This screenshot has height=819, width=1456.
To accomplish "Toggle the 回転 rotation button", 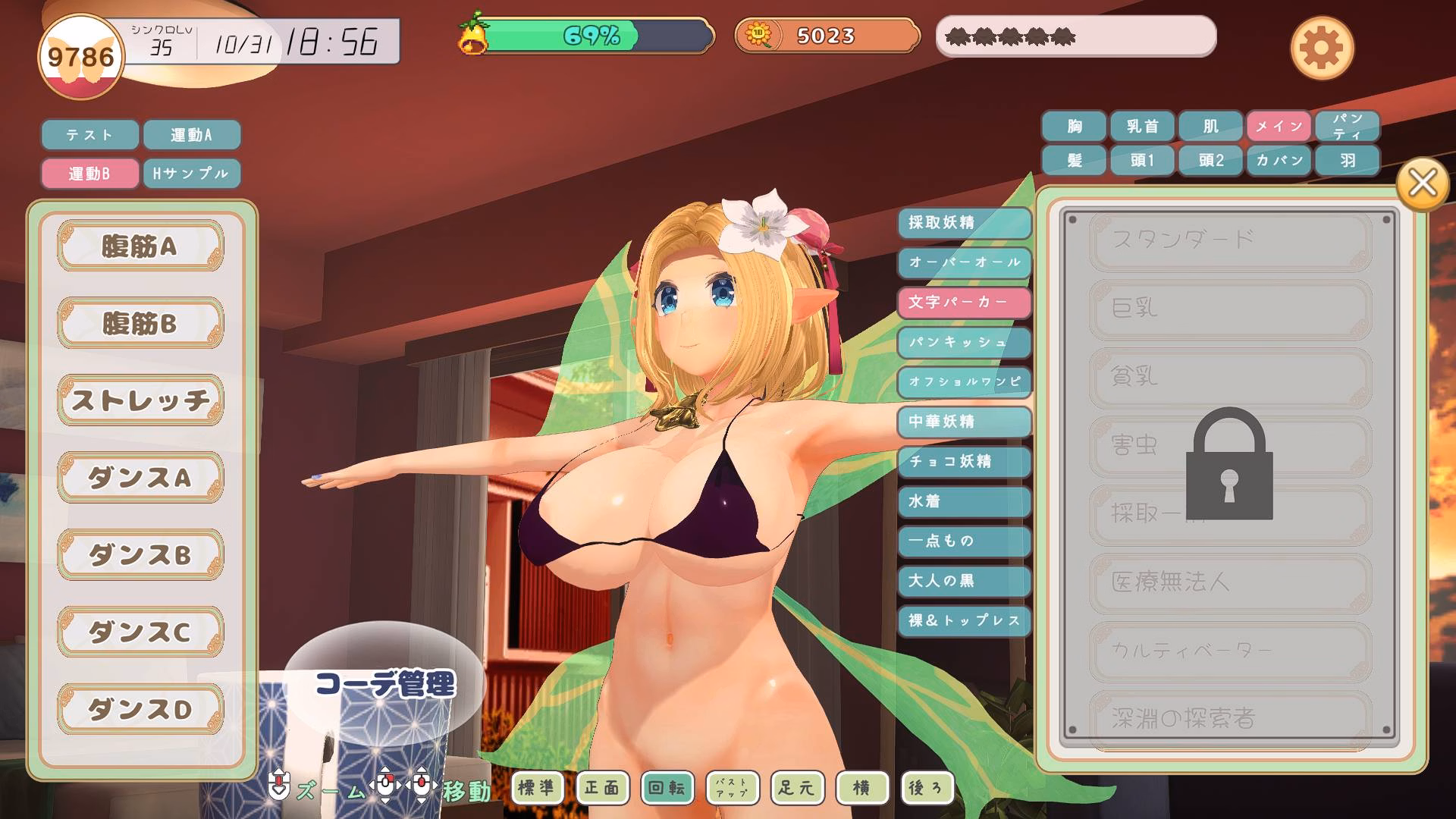I will [667, 788].
